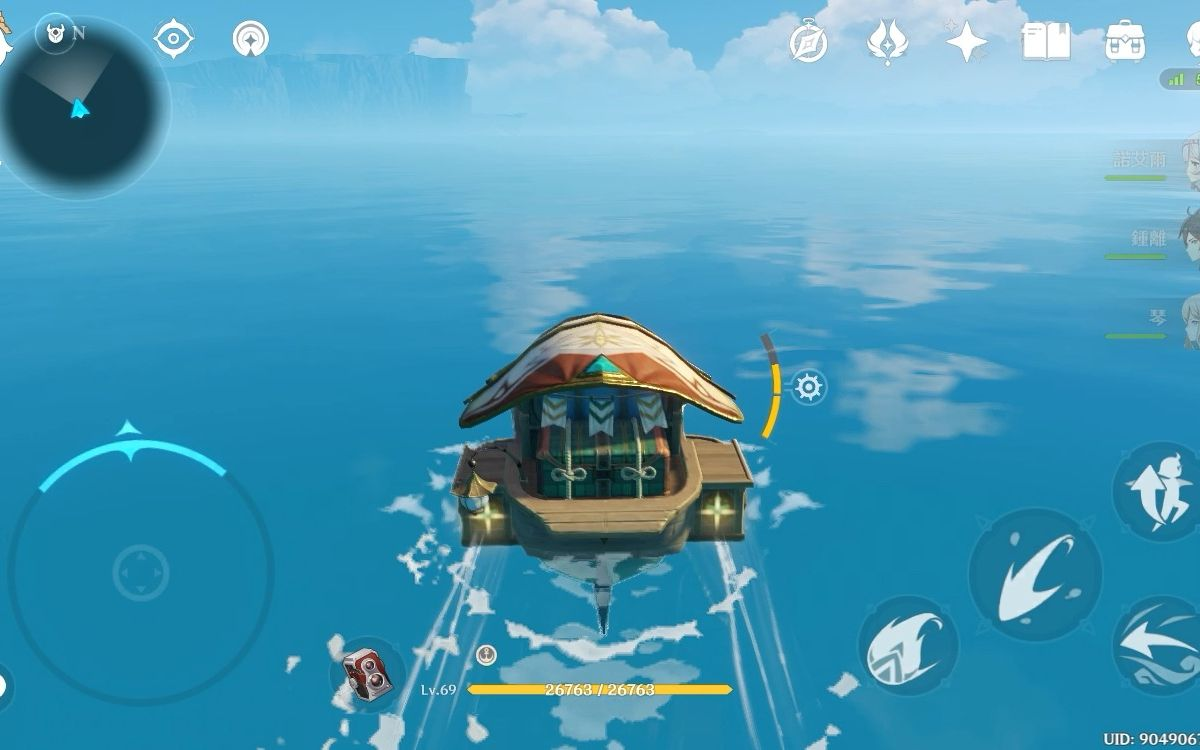
Task: Tap the small anchor icon above health bar
Action: coord(486,655)
